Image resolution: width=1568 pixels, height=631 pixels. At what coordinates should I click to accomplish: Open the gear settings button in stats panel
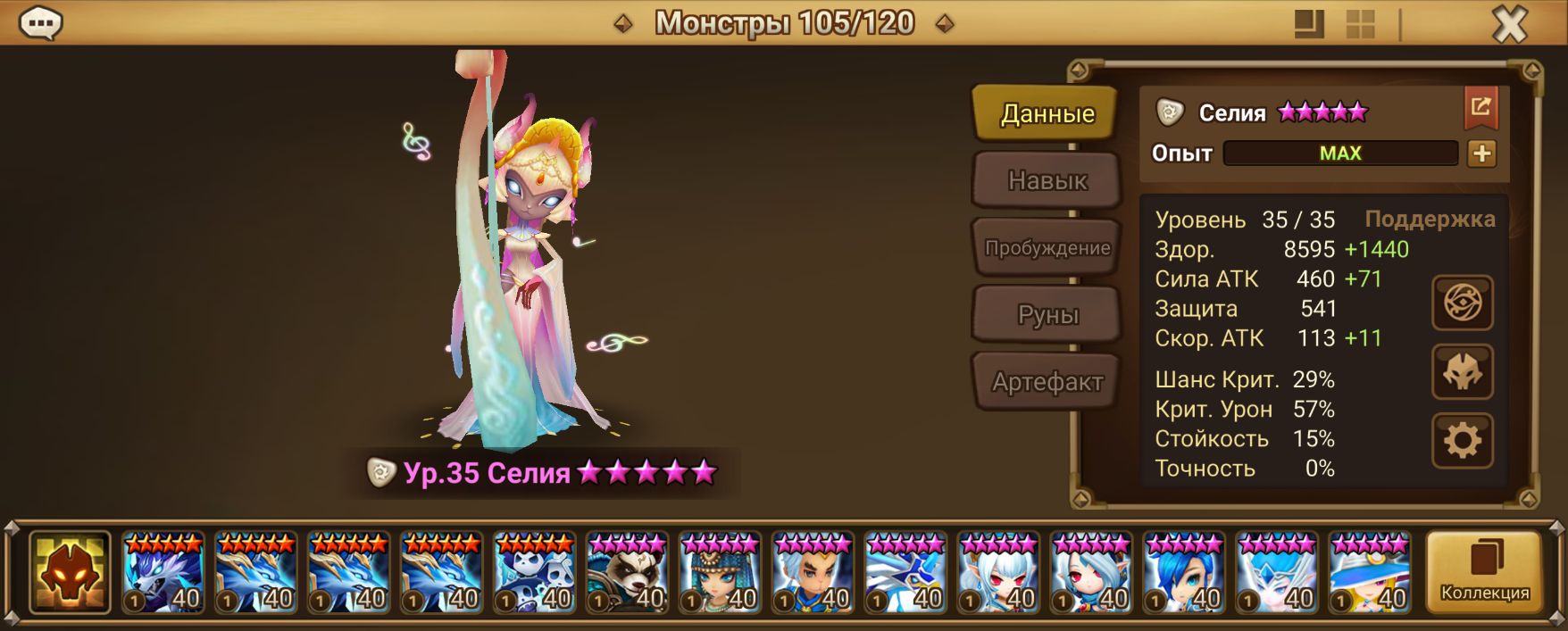coord(1462,441)
